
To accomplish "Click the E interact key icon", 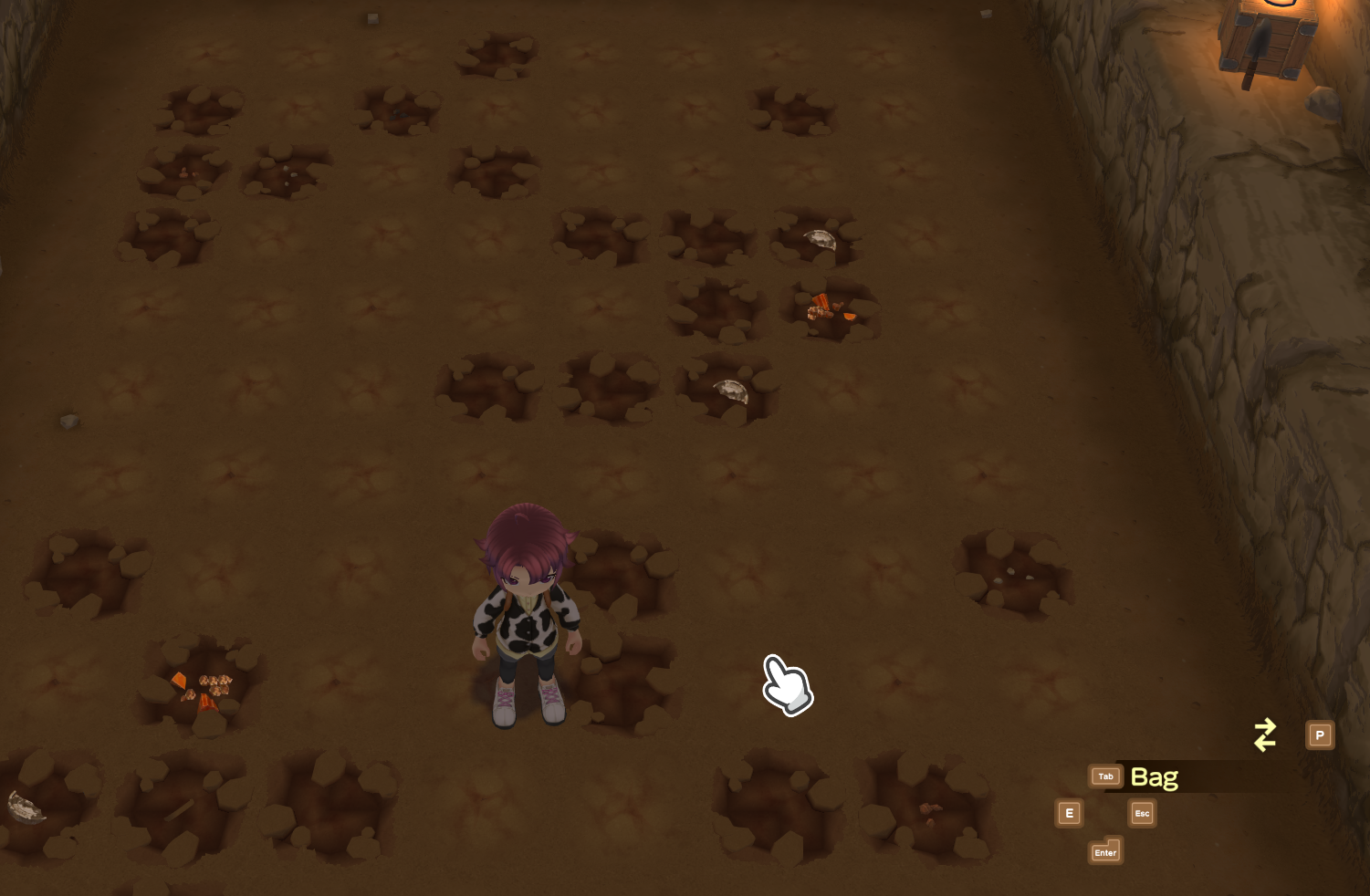I will (x=1069, y=813).
